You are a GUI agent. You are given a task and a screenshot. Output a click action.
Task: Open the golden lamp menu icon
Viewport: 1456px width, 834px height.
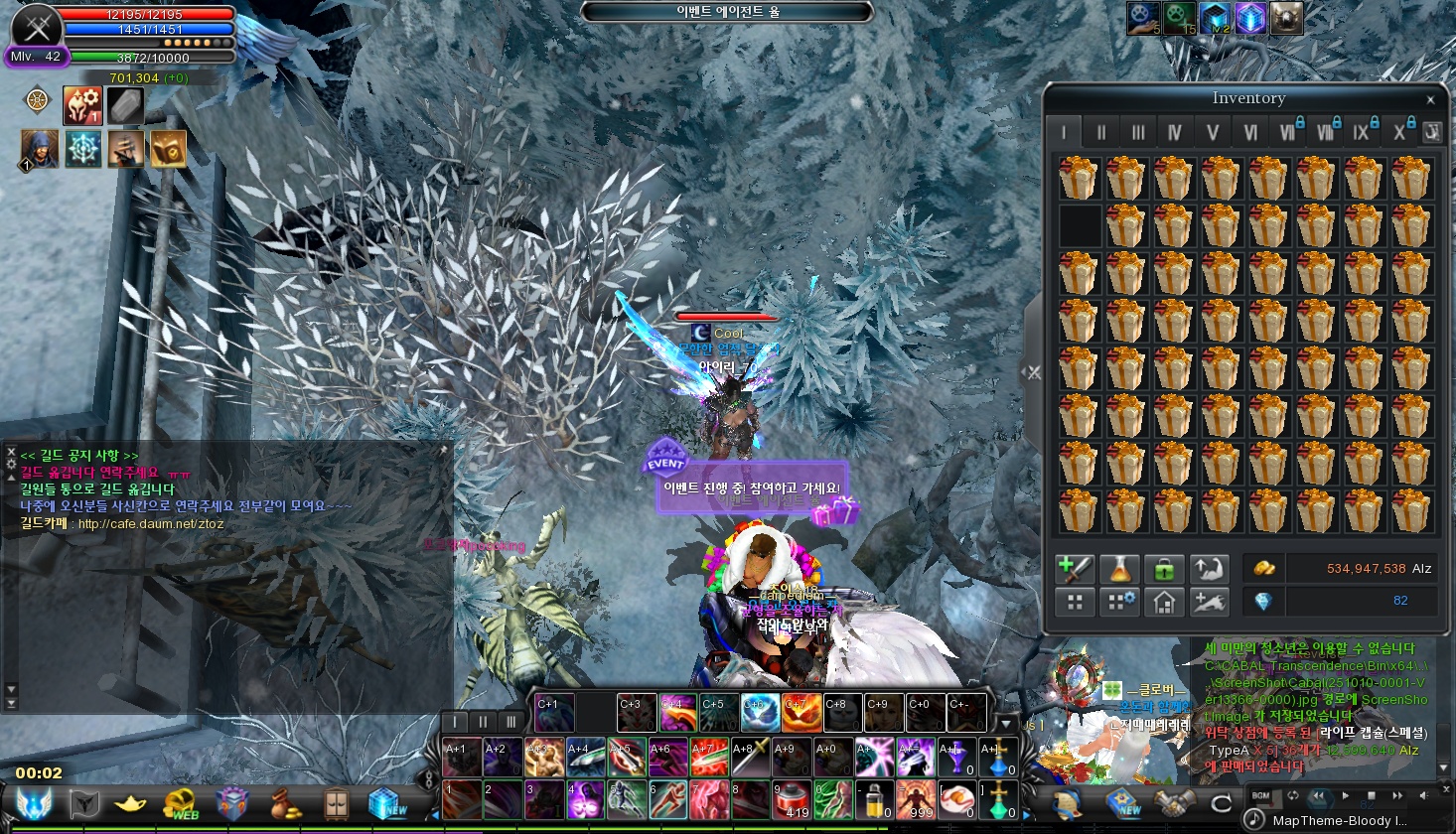[132, 803]
